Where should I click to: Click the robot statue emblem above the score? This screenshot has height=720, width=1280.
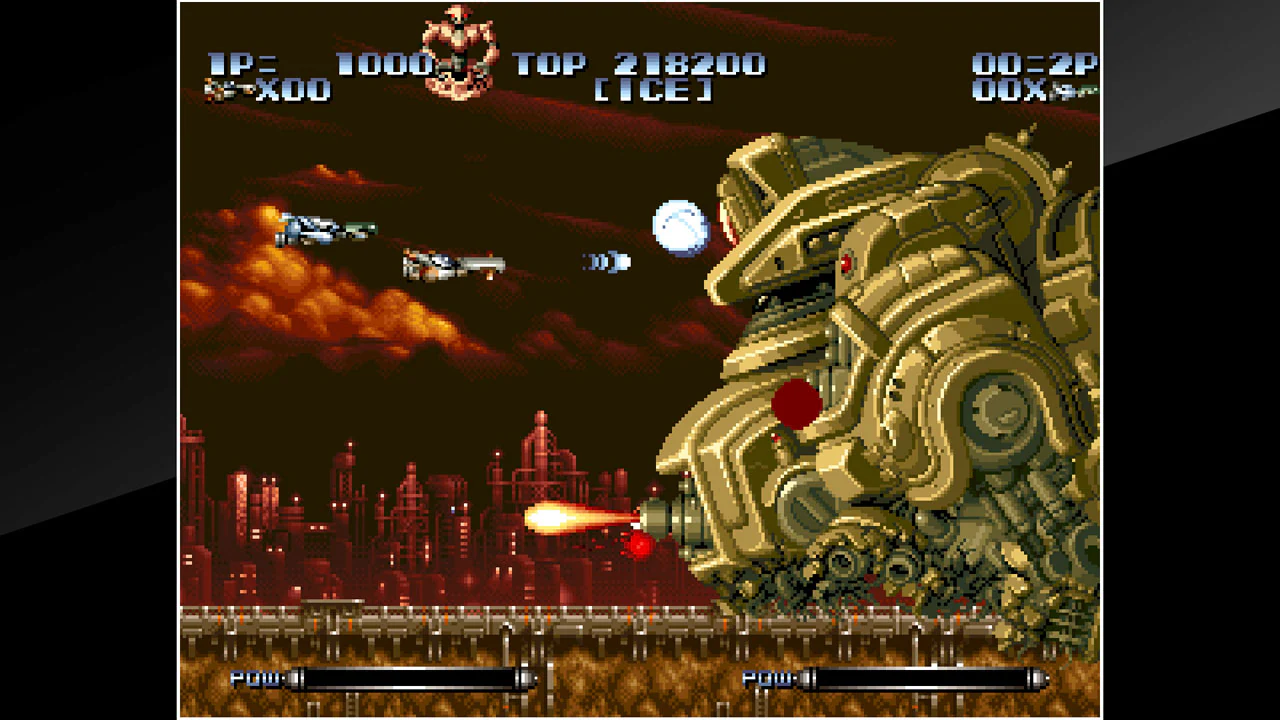pos(458,45)
